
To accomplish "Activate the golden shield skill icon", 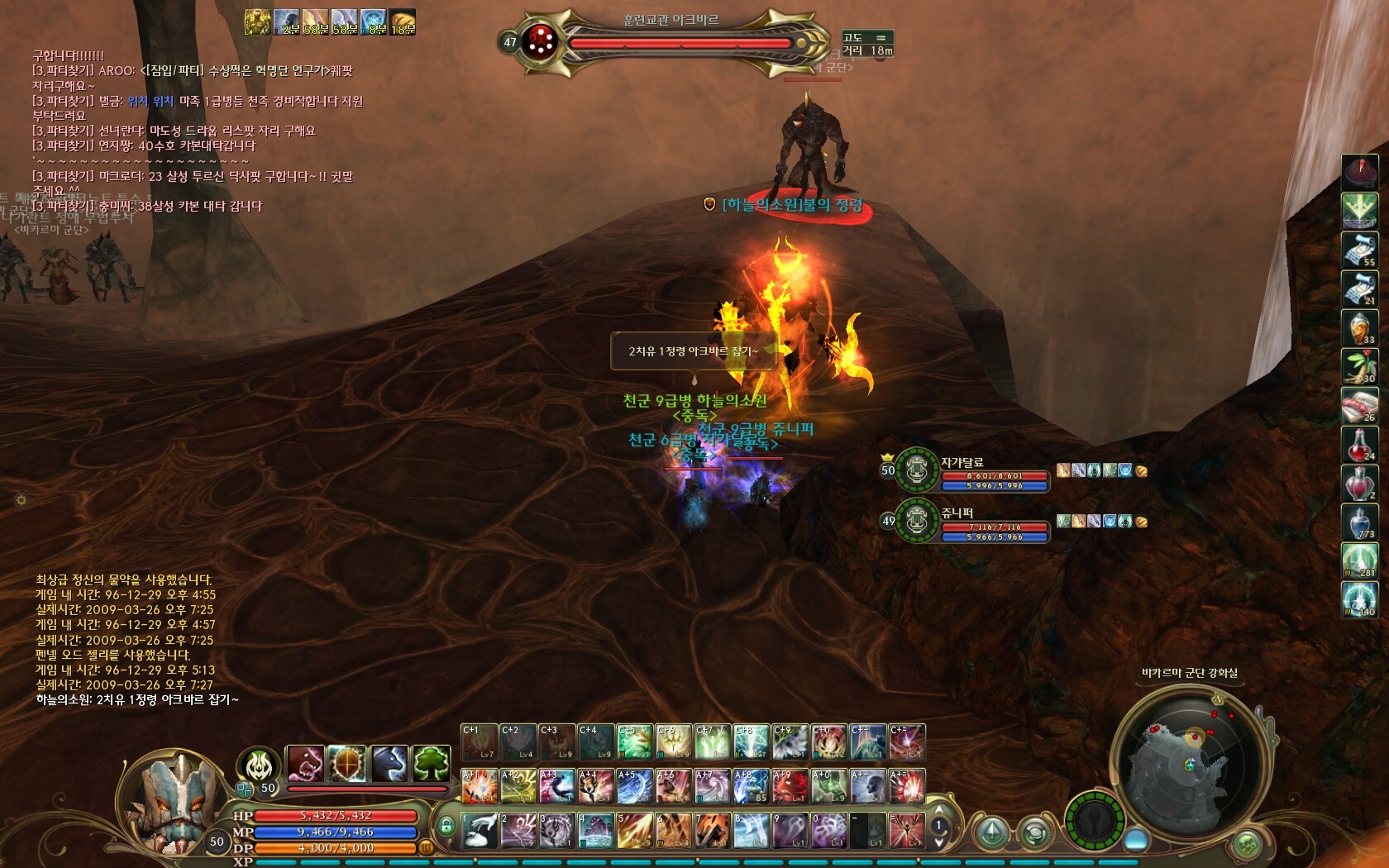I will point(347,763).
